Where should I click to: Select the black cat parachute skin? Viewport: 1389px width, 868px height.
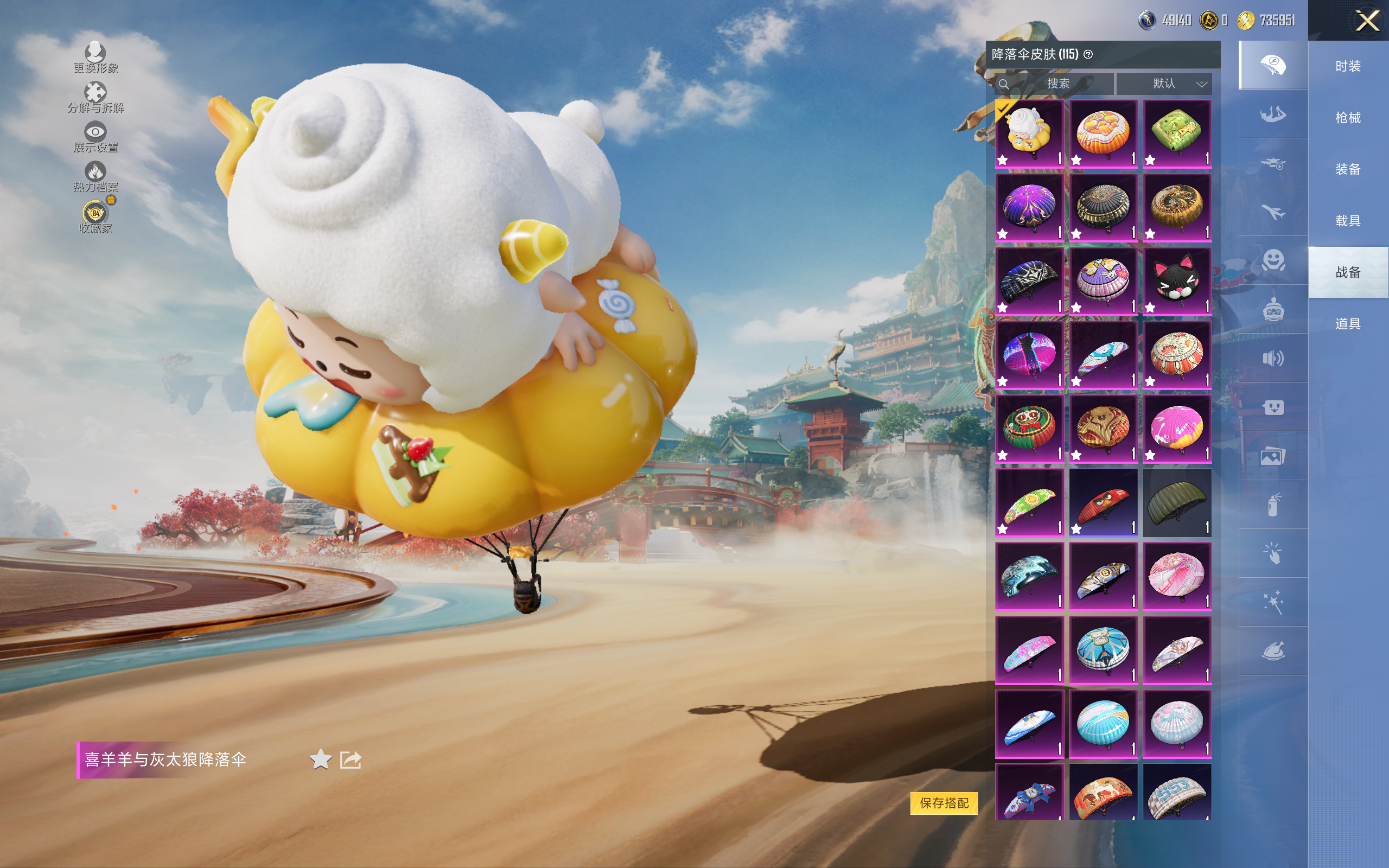pyautogui.click(x=1176, y=282)
